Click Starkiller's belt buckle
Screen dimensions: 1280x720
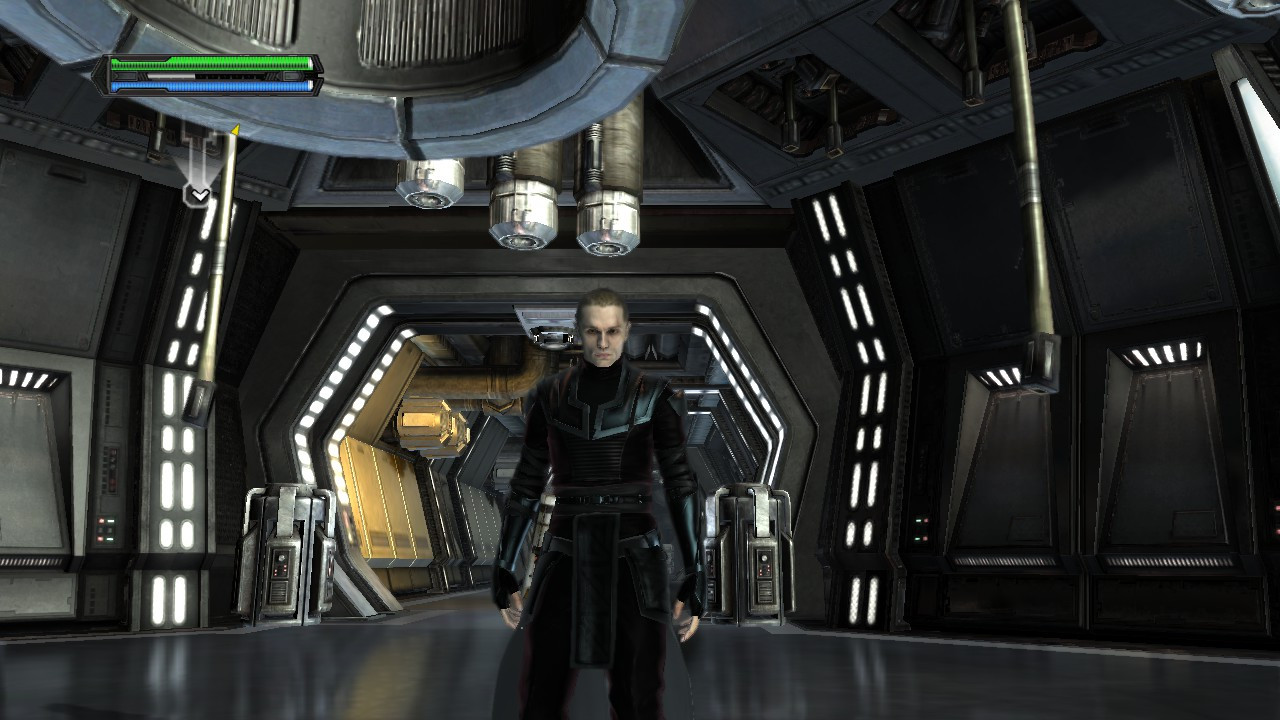tap(600, 495)
